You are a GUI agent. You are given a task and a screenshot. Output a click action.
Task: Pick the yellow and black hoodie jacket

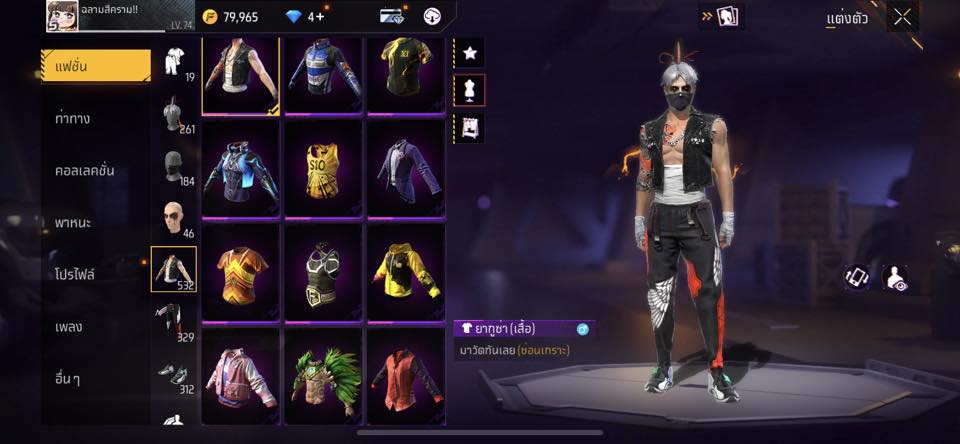(x=406, y=271)
